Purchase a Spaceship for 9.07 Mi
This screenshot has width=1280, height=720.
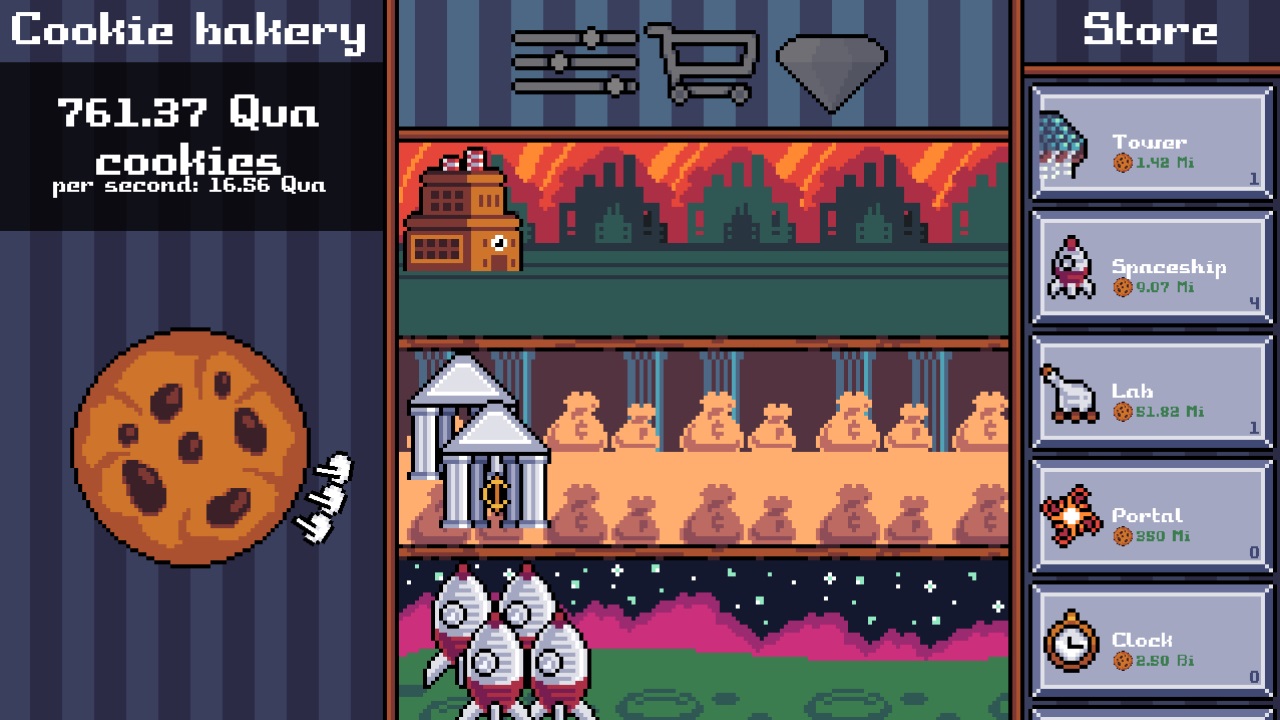point(1150,267)
